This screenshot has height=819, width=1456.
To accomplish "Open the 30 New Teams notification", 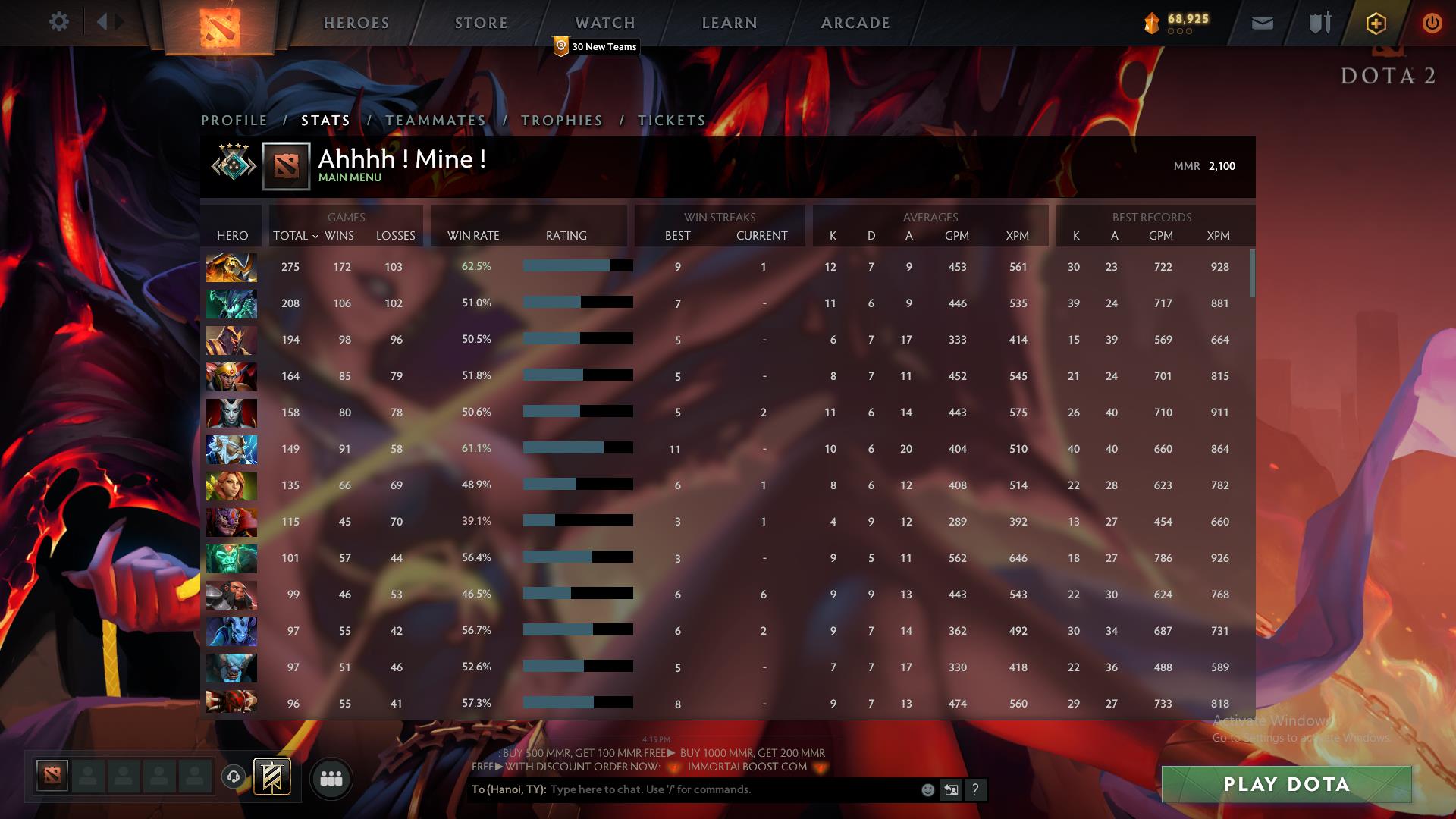I will (596, 46).
